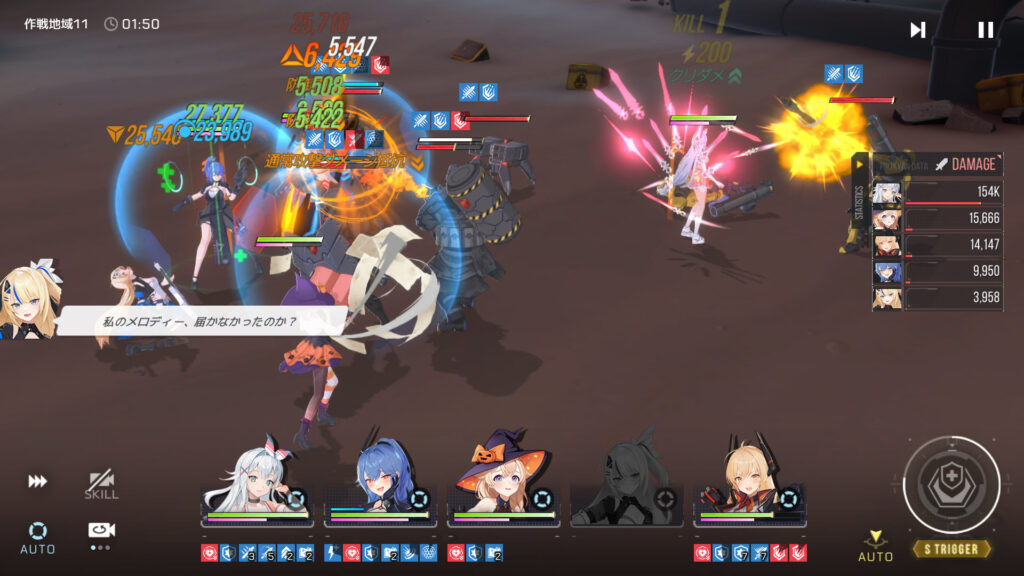The height and width of the screenshot is (576, 1024).
Task: Toggle the triple-arrow battle speed button
Action: (37, 482)
